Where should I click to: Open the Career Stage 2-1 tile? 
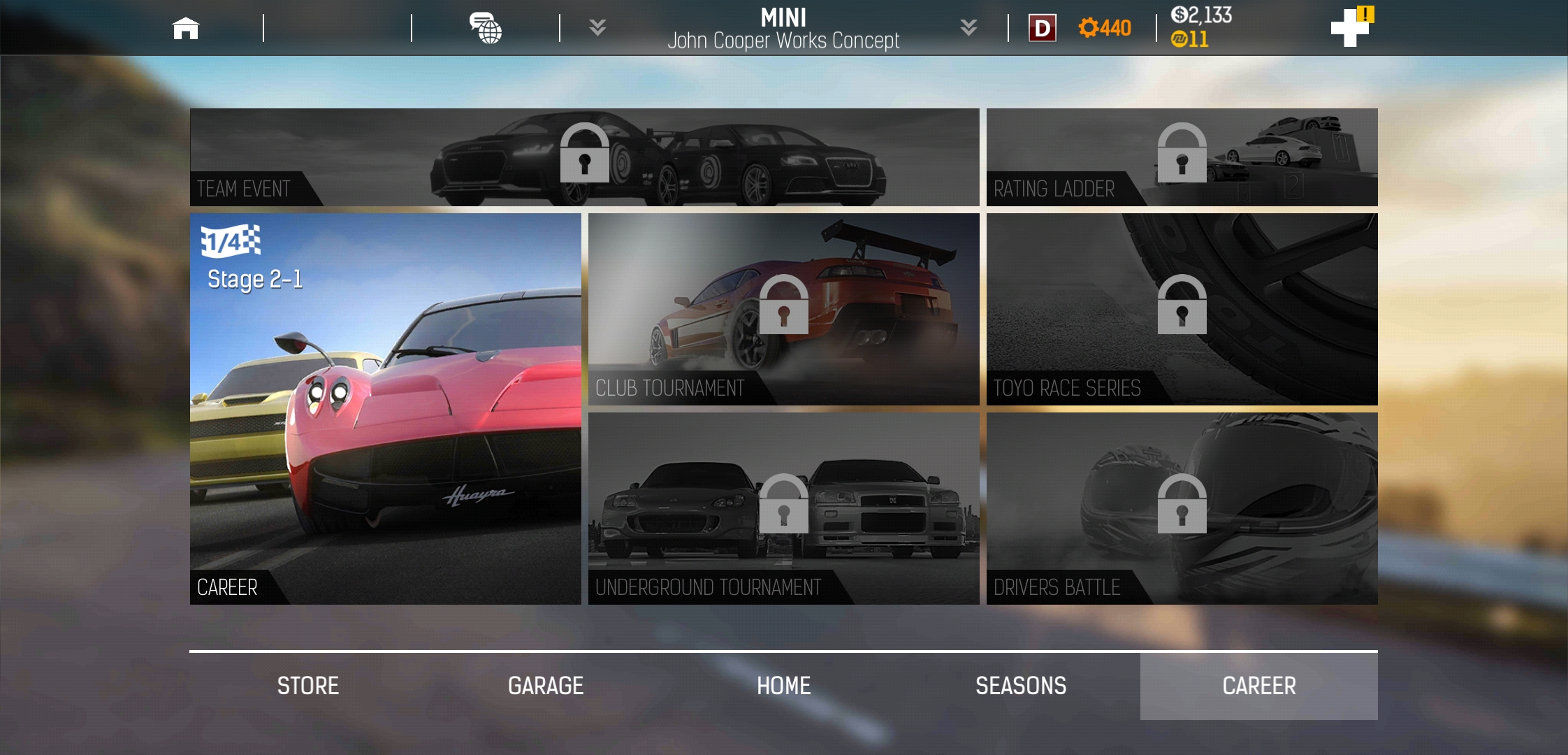click(385, 408)
